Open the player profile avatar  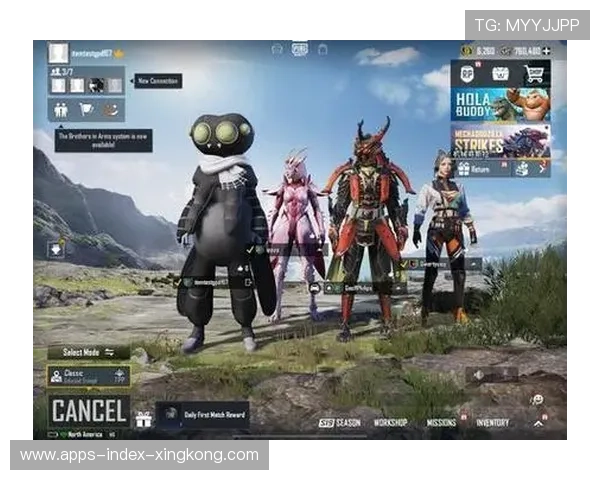[58, 52]
